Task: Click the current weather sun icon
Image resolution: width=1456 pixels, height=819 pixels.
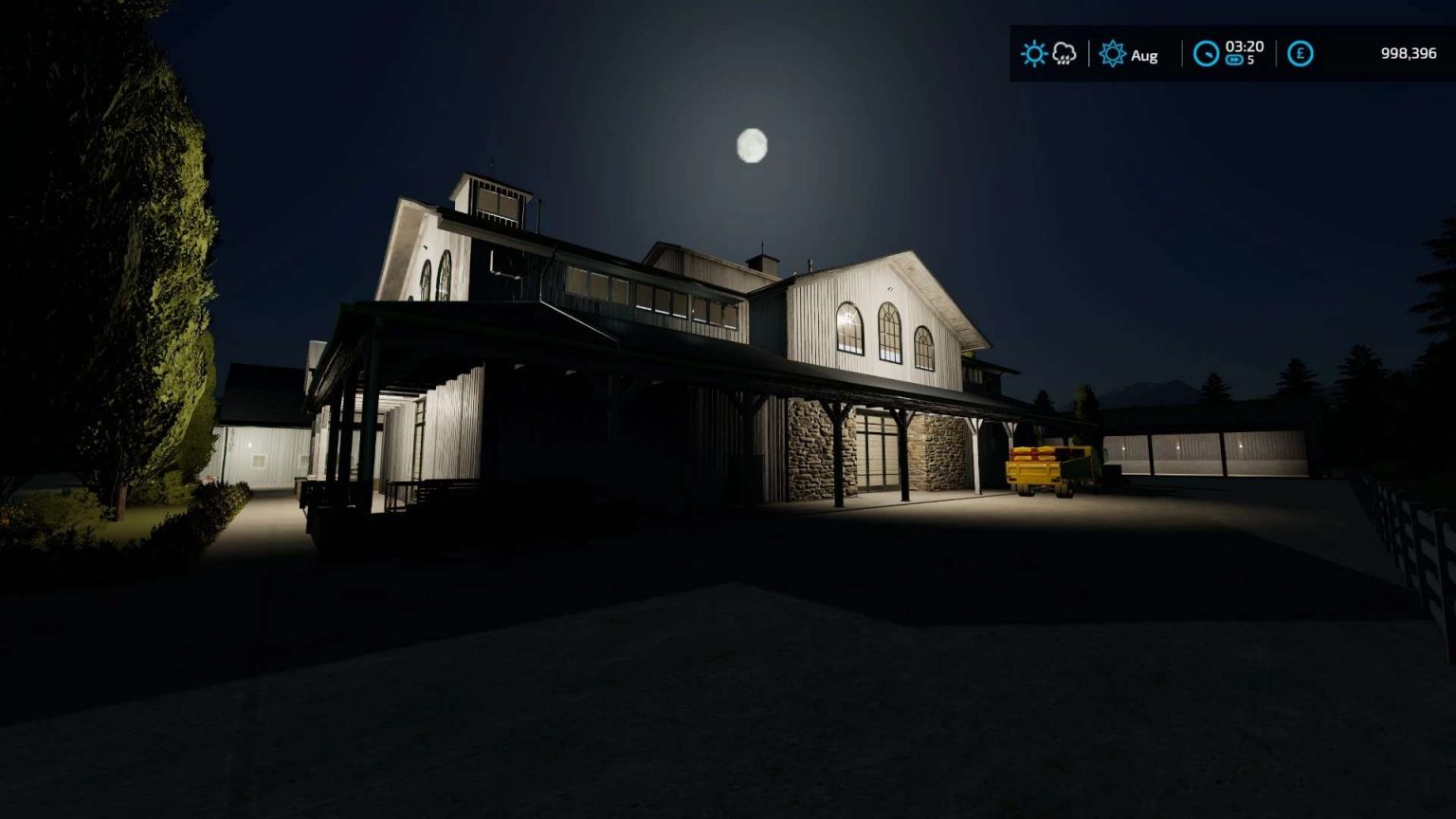Action: click(1033, 54)
